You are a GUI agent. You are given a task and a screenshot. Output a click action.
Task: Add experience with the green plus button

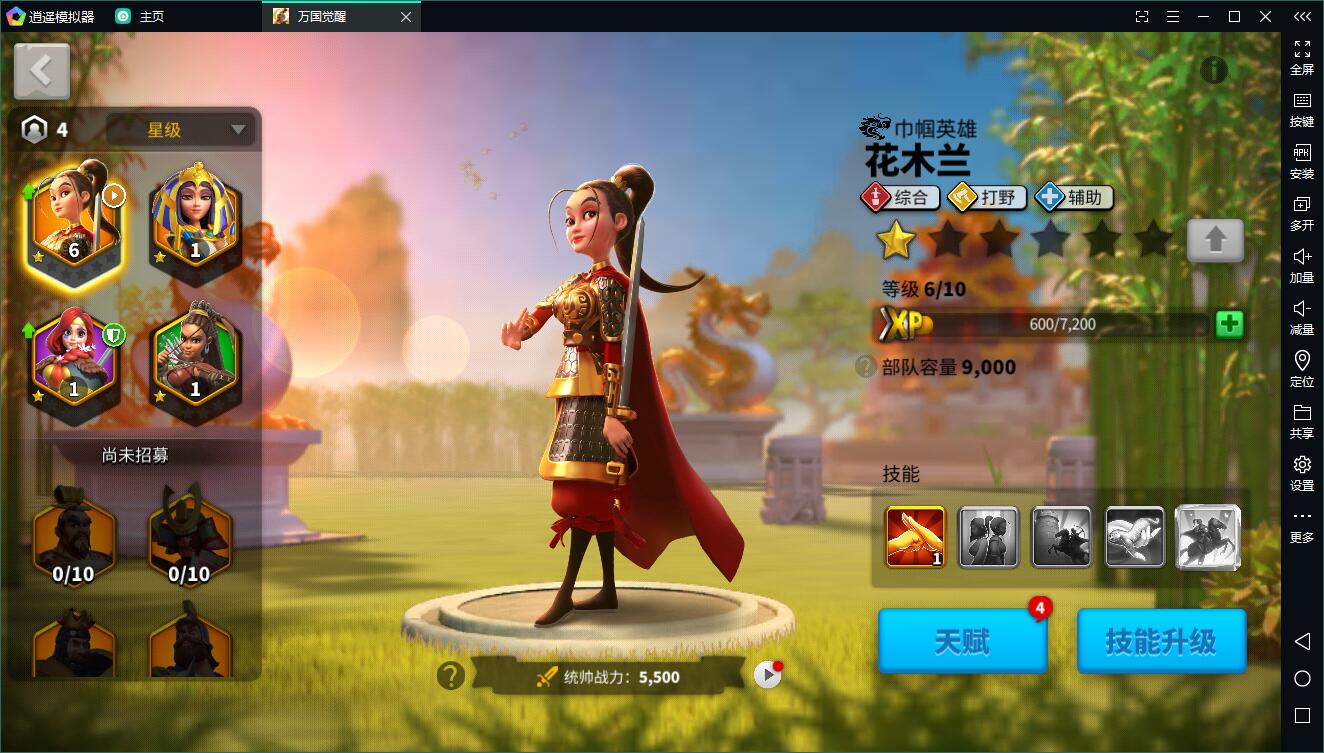pyautogui.click(x=1229, y=324)
